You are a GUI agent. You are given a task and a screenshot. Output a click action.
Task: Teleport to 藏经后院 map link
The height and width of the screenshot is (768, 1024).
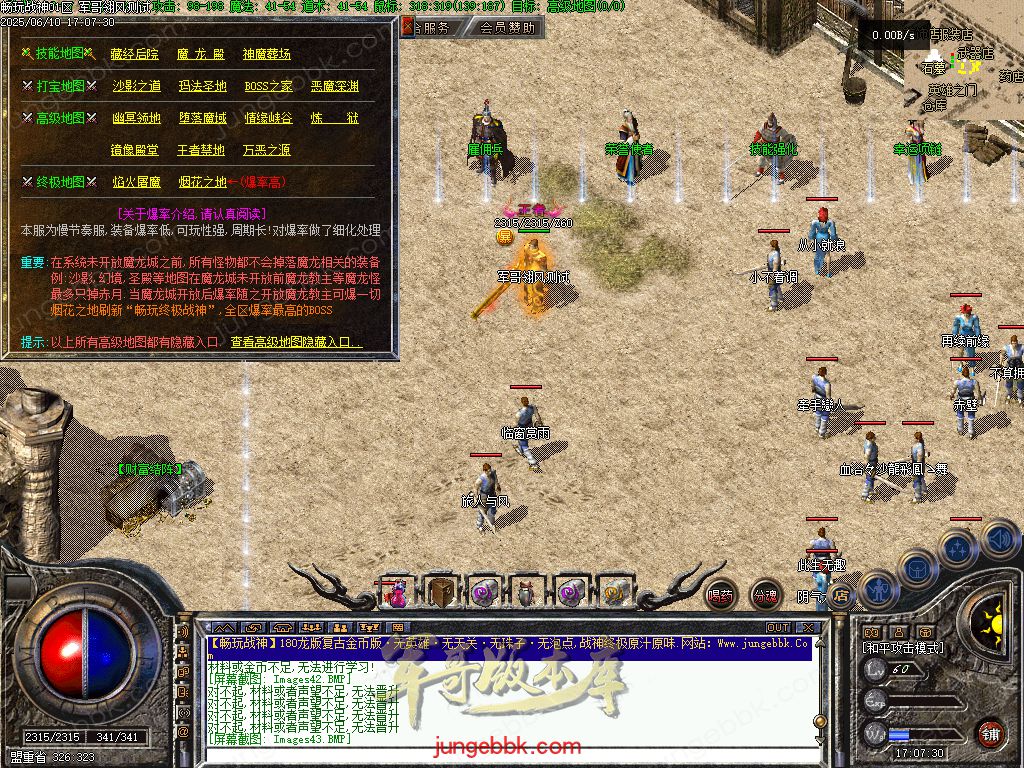135,54
